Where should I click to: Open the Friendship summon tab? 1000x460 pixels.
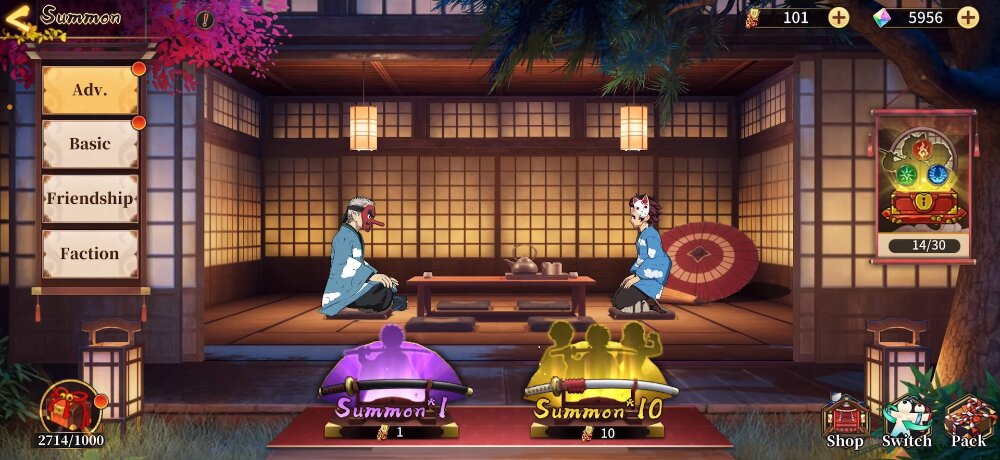(90, 198)
